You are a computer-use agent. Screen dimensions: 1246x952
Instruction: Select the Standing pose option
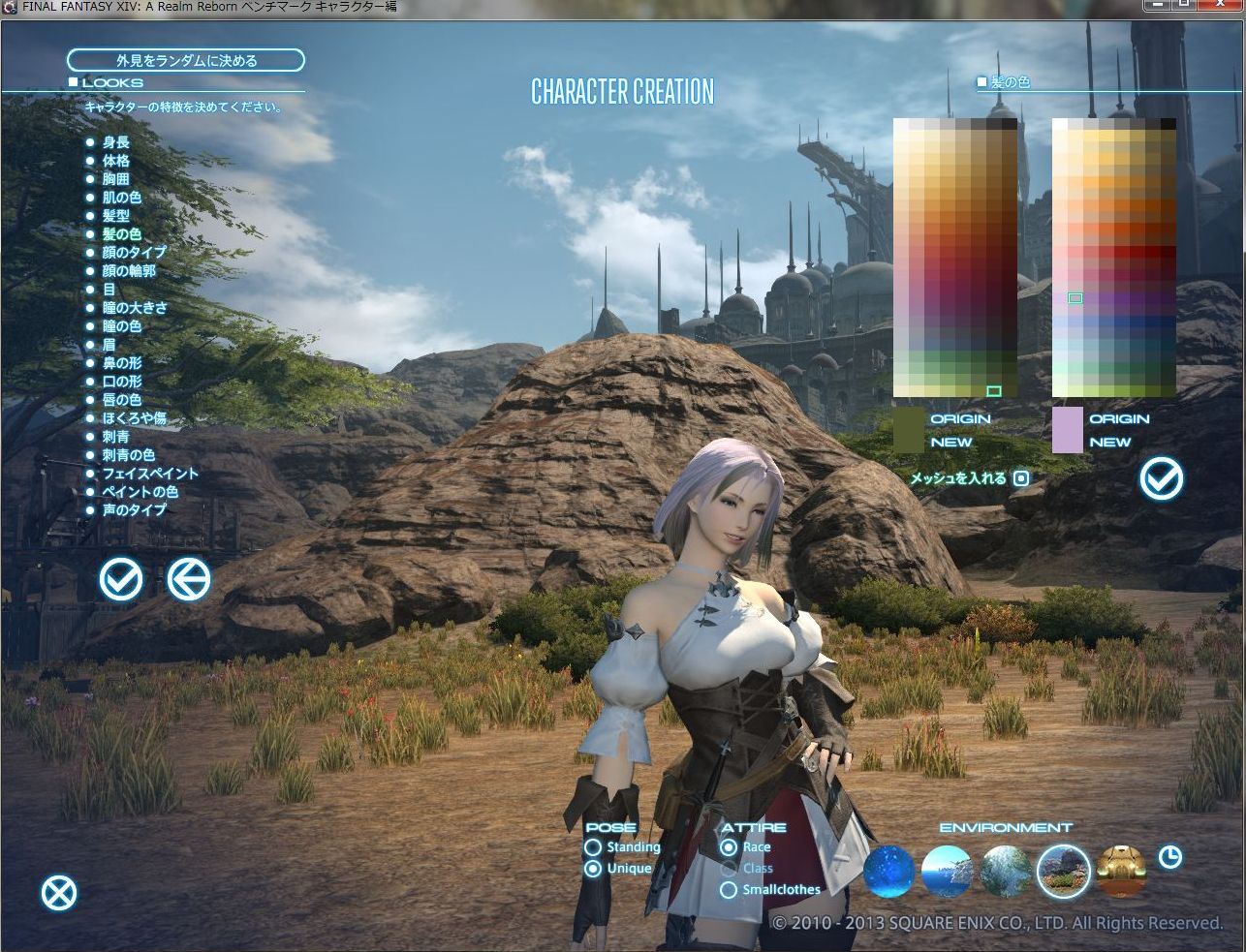click(x=592, y=847)
